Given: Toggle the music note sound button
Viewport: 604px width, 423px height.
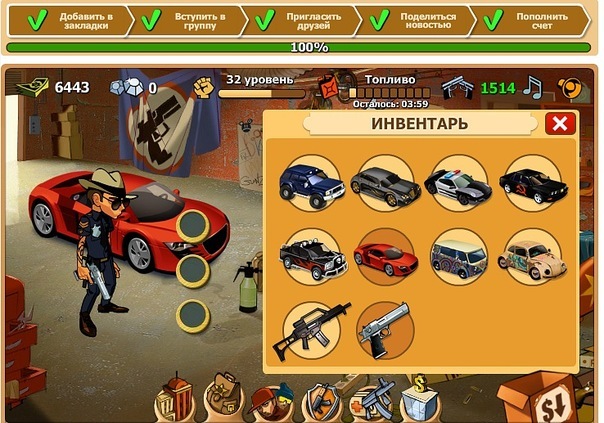Looking at the screenshot, I should point(533,88).
